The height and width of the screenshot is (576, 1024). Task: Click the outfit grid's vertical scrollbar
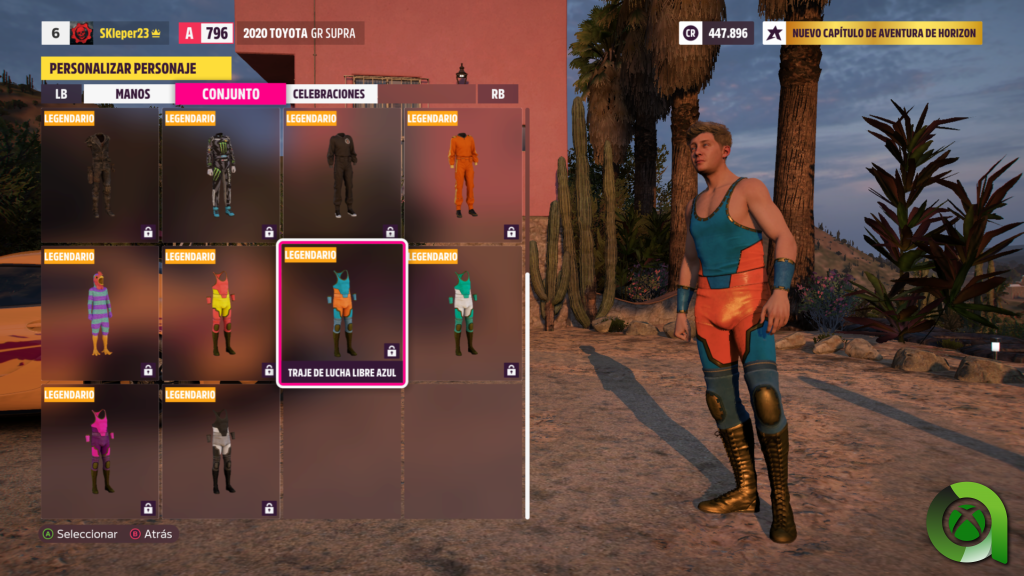tap(527, 380)
